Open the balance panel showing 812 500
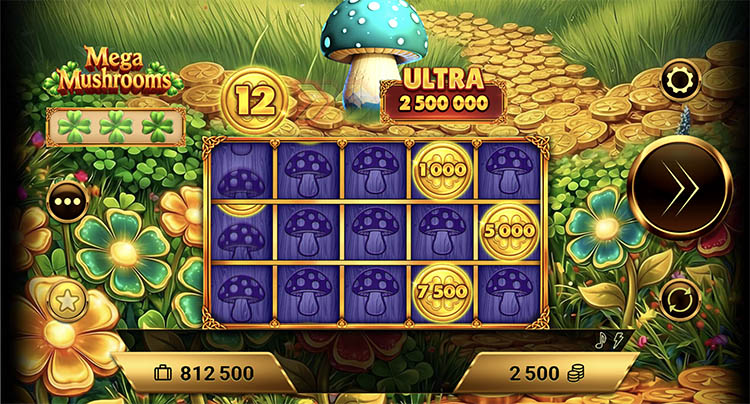Screen dimensions: 750x404 tap(203, 374)
